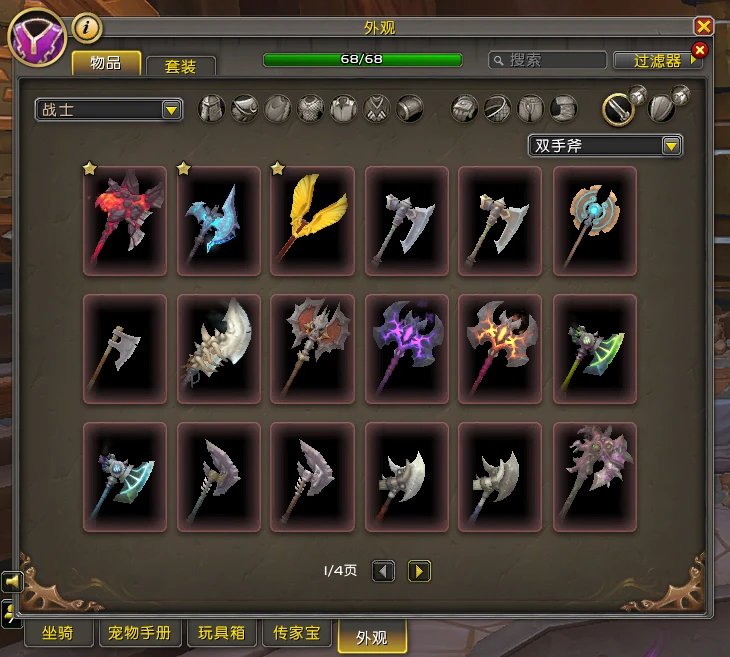730x657 pixels.
Task: Close the 外观 appearance window
Action: [x=702, y=27]
